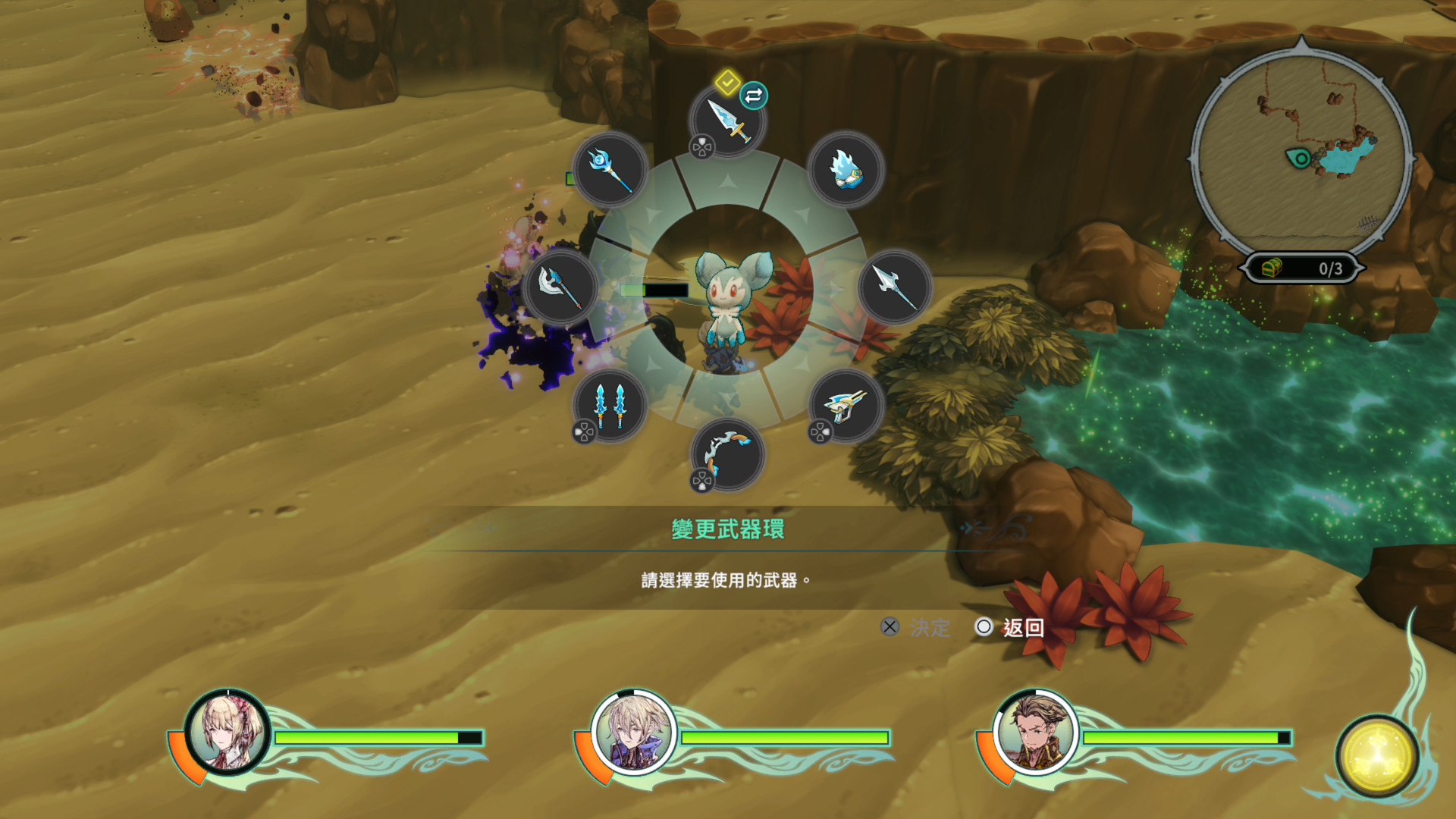Select the sword in the weapon ring
This screenshot has height=819, width=1456.
pos(728,121)
